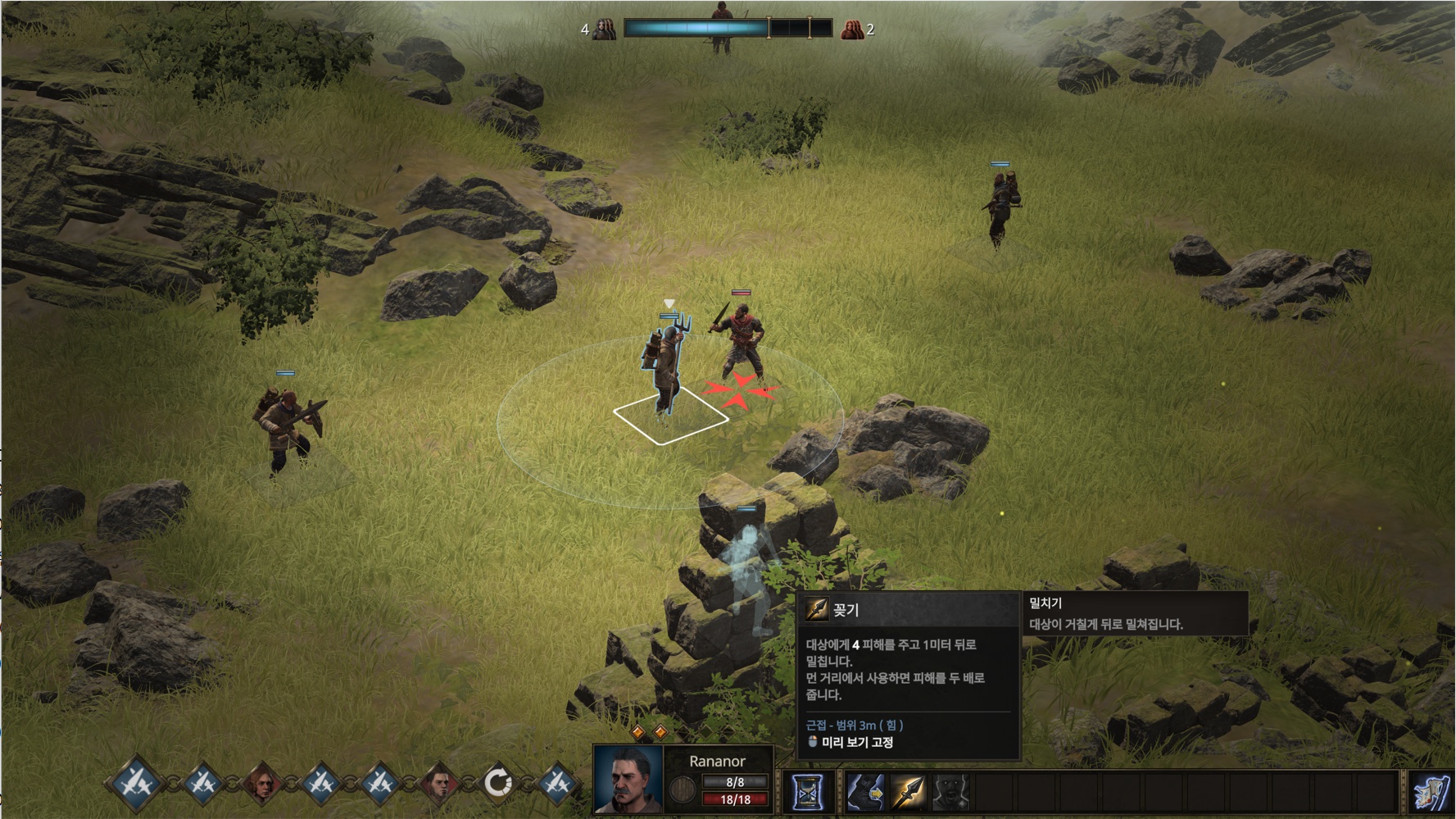Click the circular arrow round marker

[497, 784]
